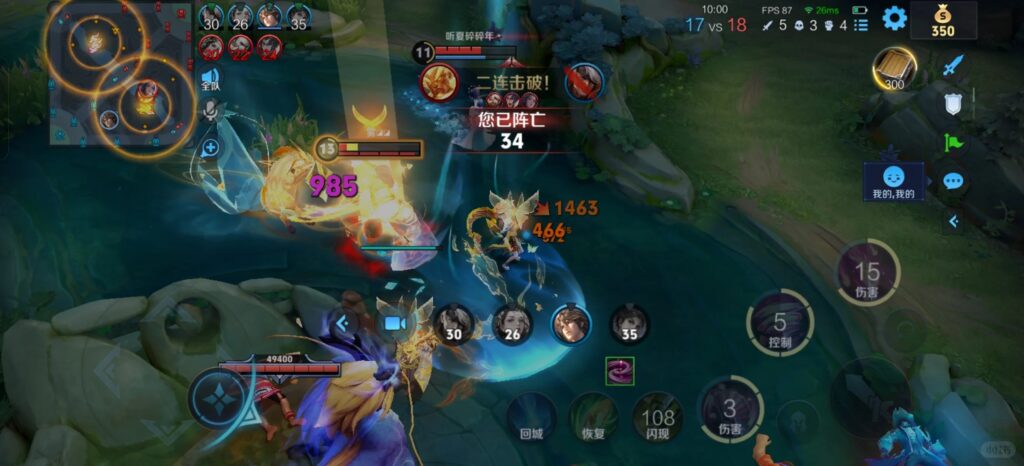The height and width of the screenshot is (466, 1024).
Task: Switch the spectate camera view icon
Action: coord(395,323)
